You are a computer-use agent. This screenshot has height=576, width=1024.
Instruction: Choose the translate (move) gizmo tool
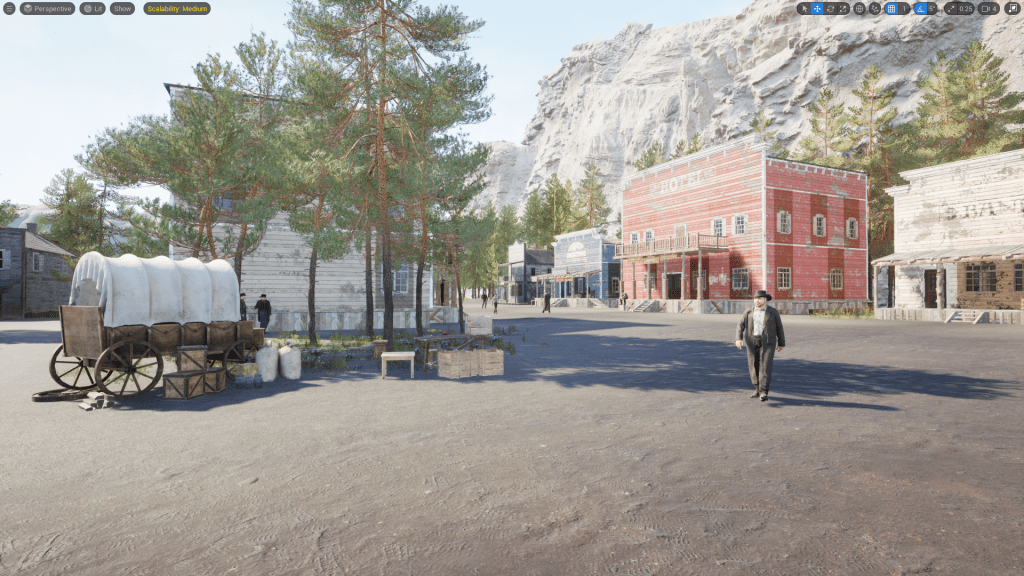coord(817,8)
